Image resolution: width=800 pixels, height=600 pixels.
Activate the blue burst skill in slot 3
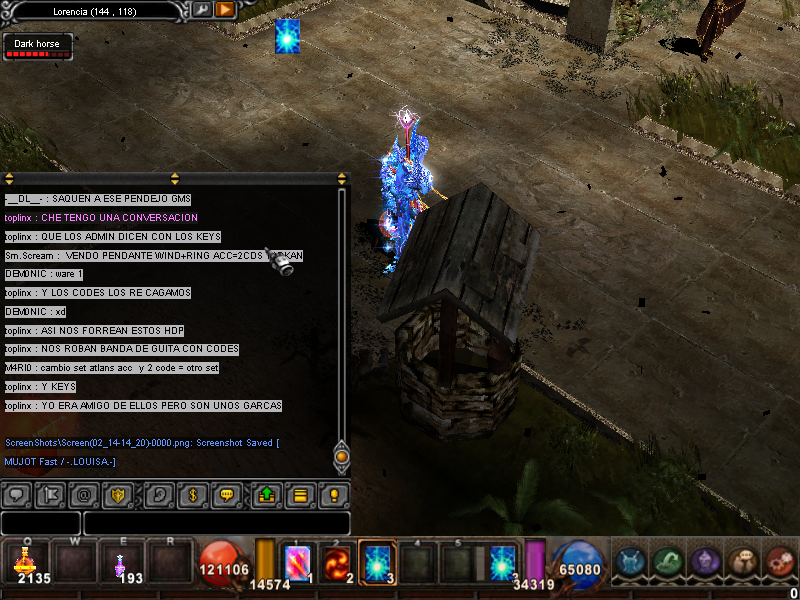pos(377,561)
